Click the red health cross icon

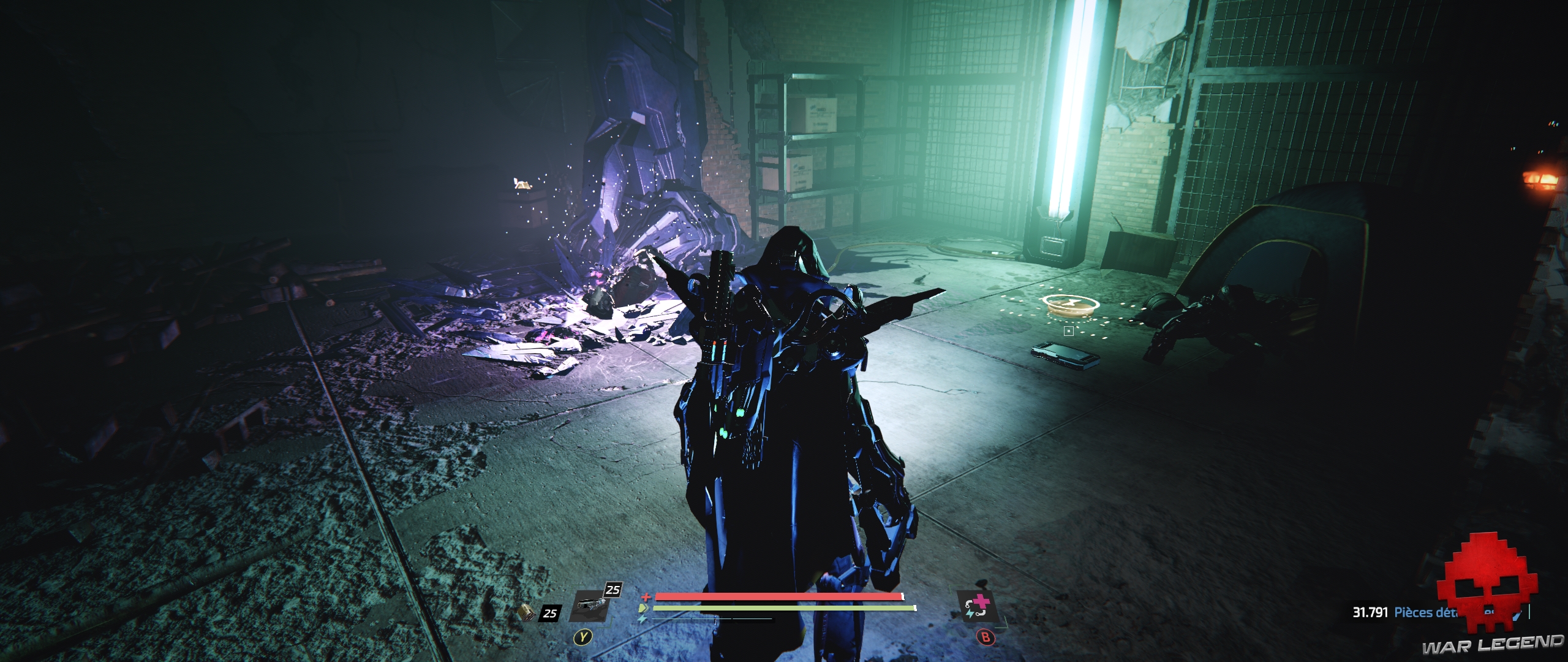click(x=646, y=596)
